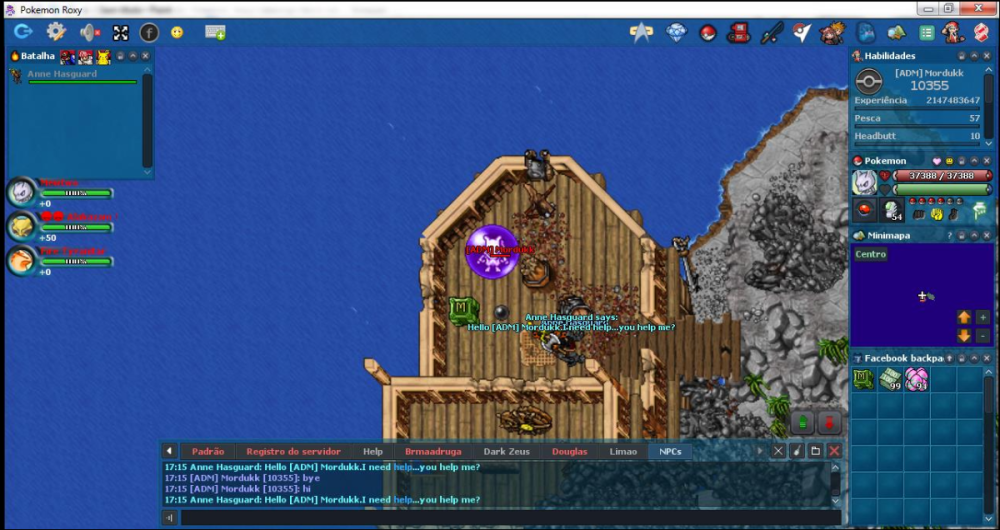Switch to the Dark Zeus chat tab
The height and width of the screenshot is (530, 1000).
click(506, 451)
